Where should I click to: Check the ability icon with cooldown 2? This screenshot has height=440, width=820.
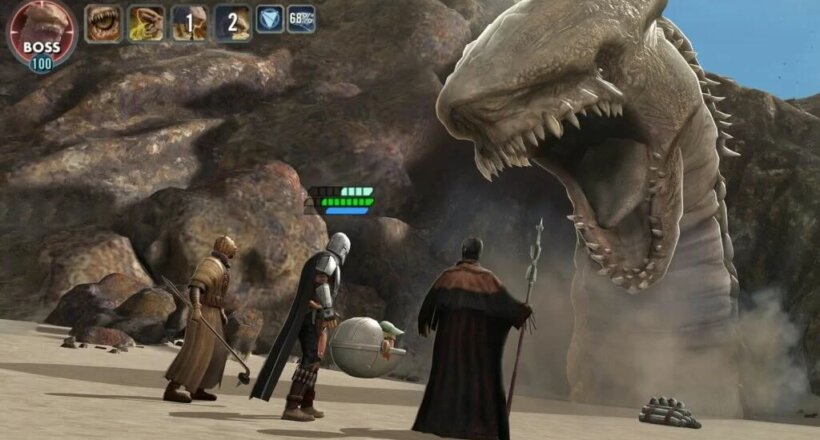232,23
